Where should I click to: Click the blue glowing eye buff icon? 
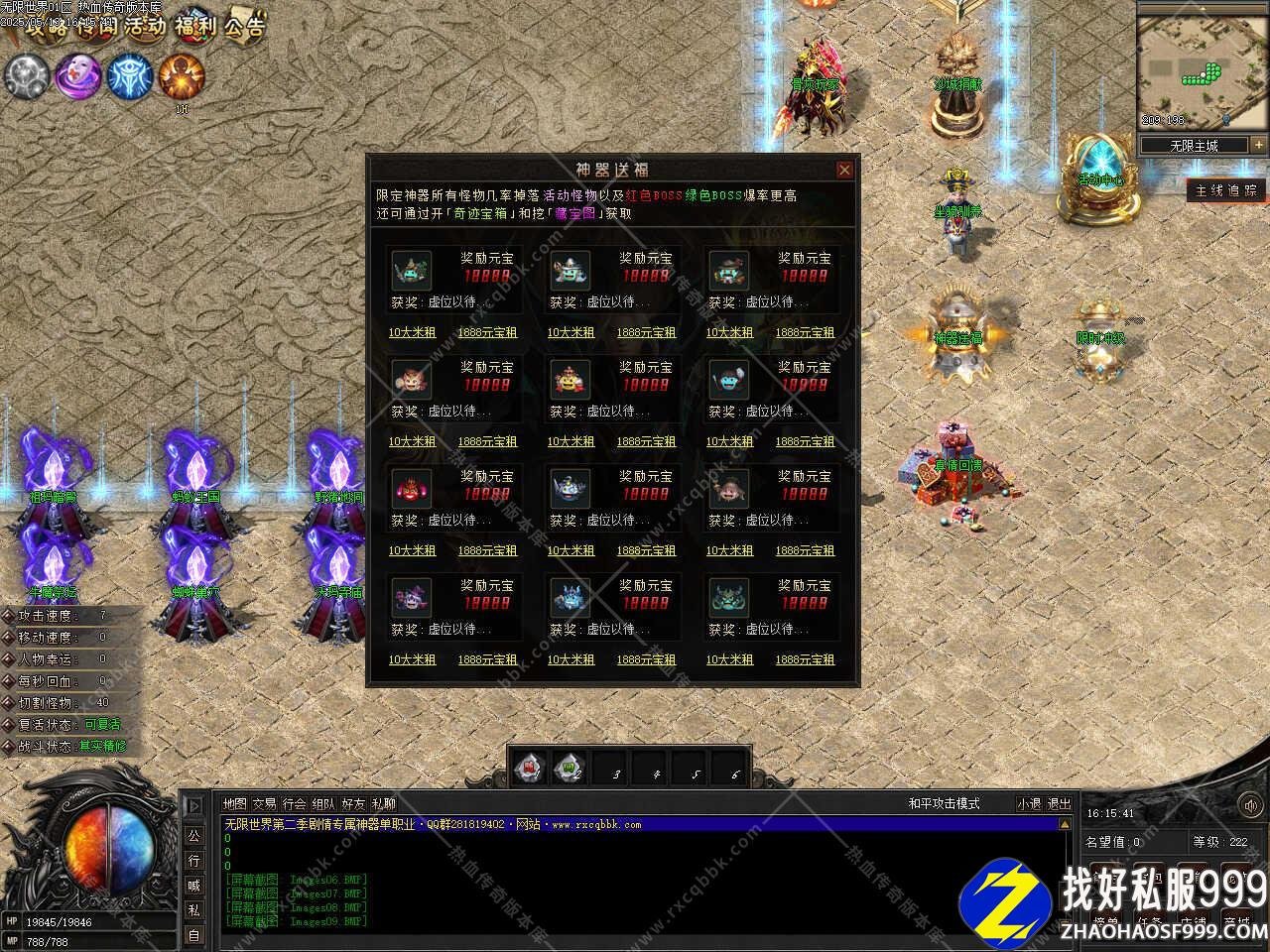[x=129, y=76]
